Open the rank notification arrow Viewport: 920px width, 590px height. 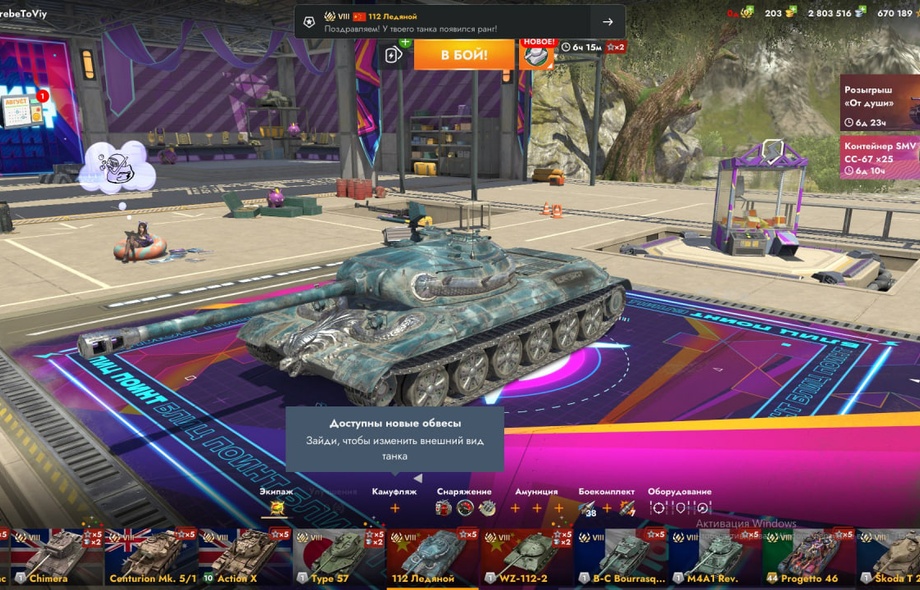click(x=607, y=22)
